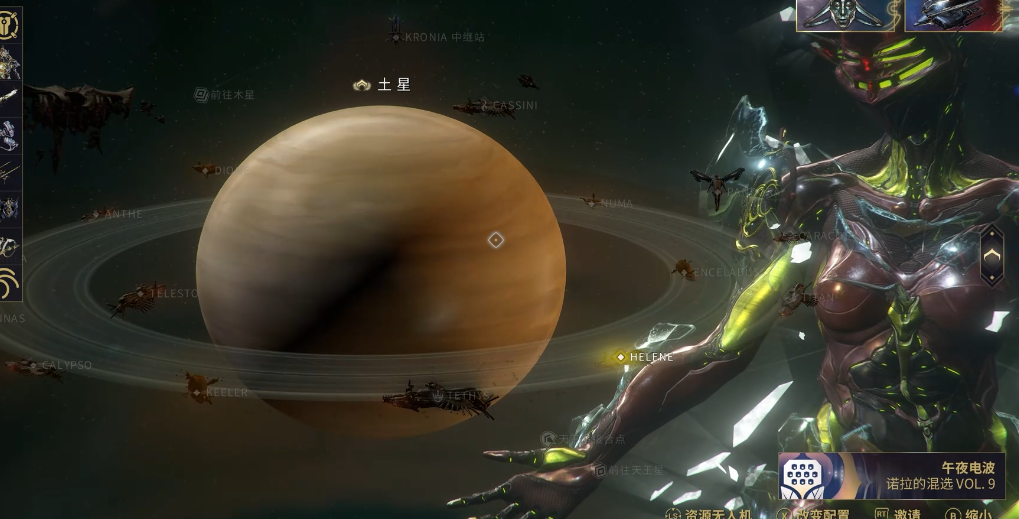Select the spiral icon in left sidebar
Image resolution: width=1019 pixels, height=519 pixels.
point(10,283)
